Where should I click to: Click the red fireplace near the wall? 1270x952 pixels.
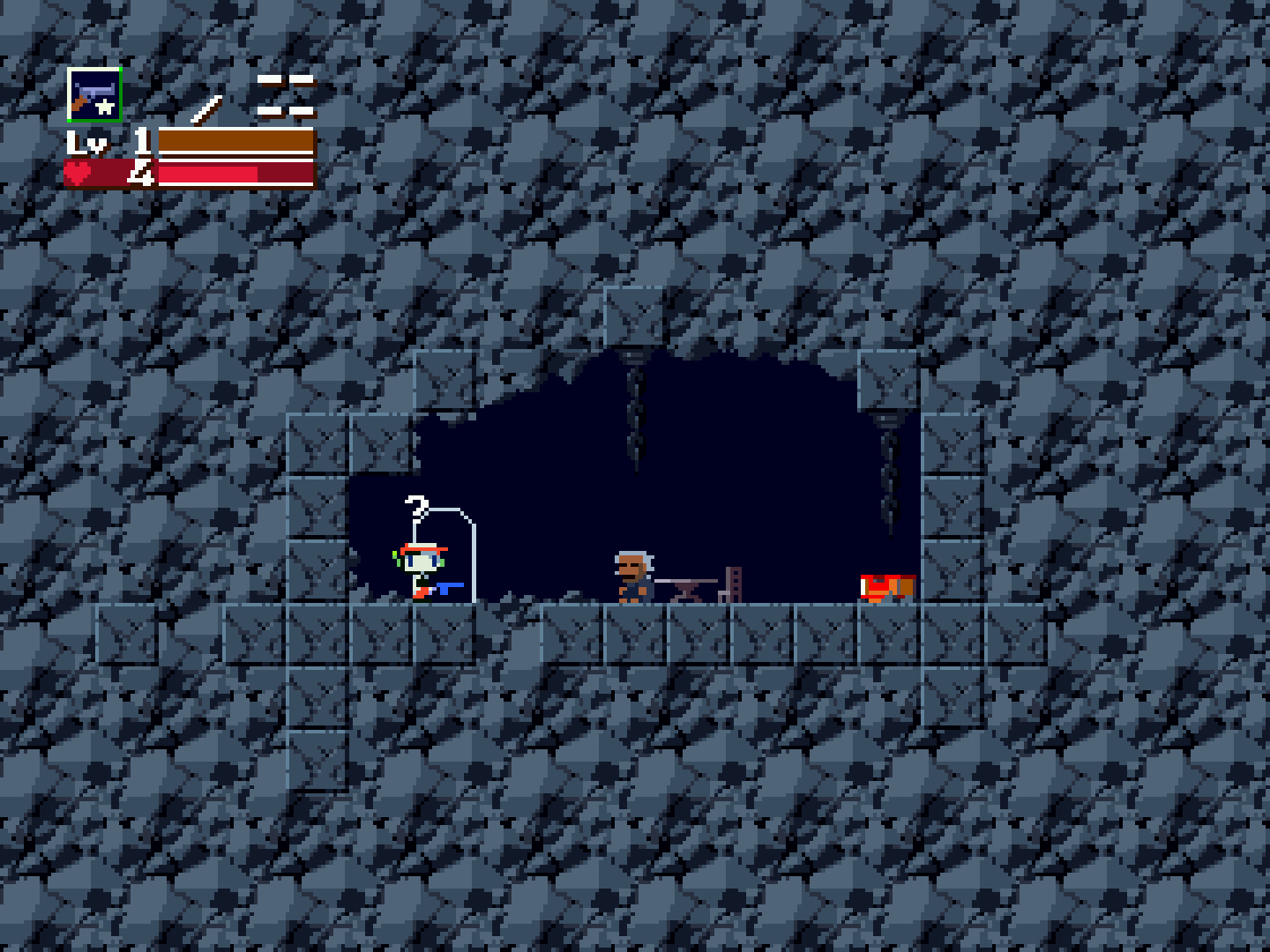(886, 584)
